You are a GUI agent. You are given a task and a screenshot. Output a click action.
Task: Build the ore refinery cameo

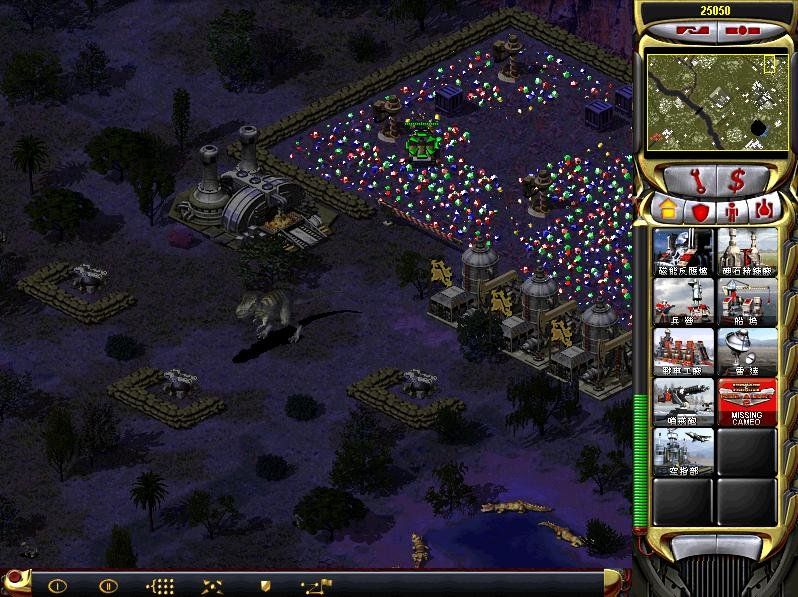click(x=747, y=251)
